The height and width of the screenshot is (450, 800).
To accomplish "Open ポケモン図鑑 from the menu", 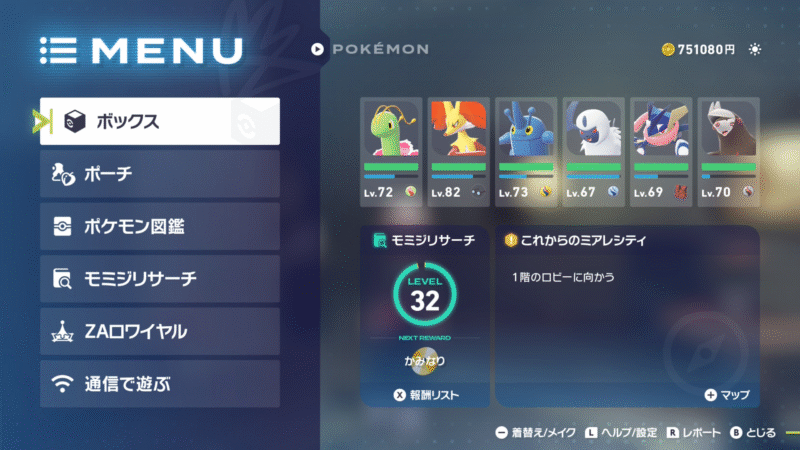I will pyautogui.click(x=160, y=227).
